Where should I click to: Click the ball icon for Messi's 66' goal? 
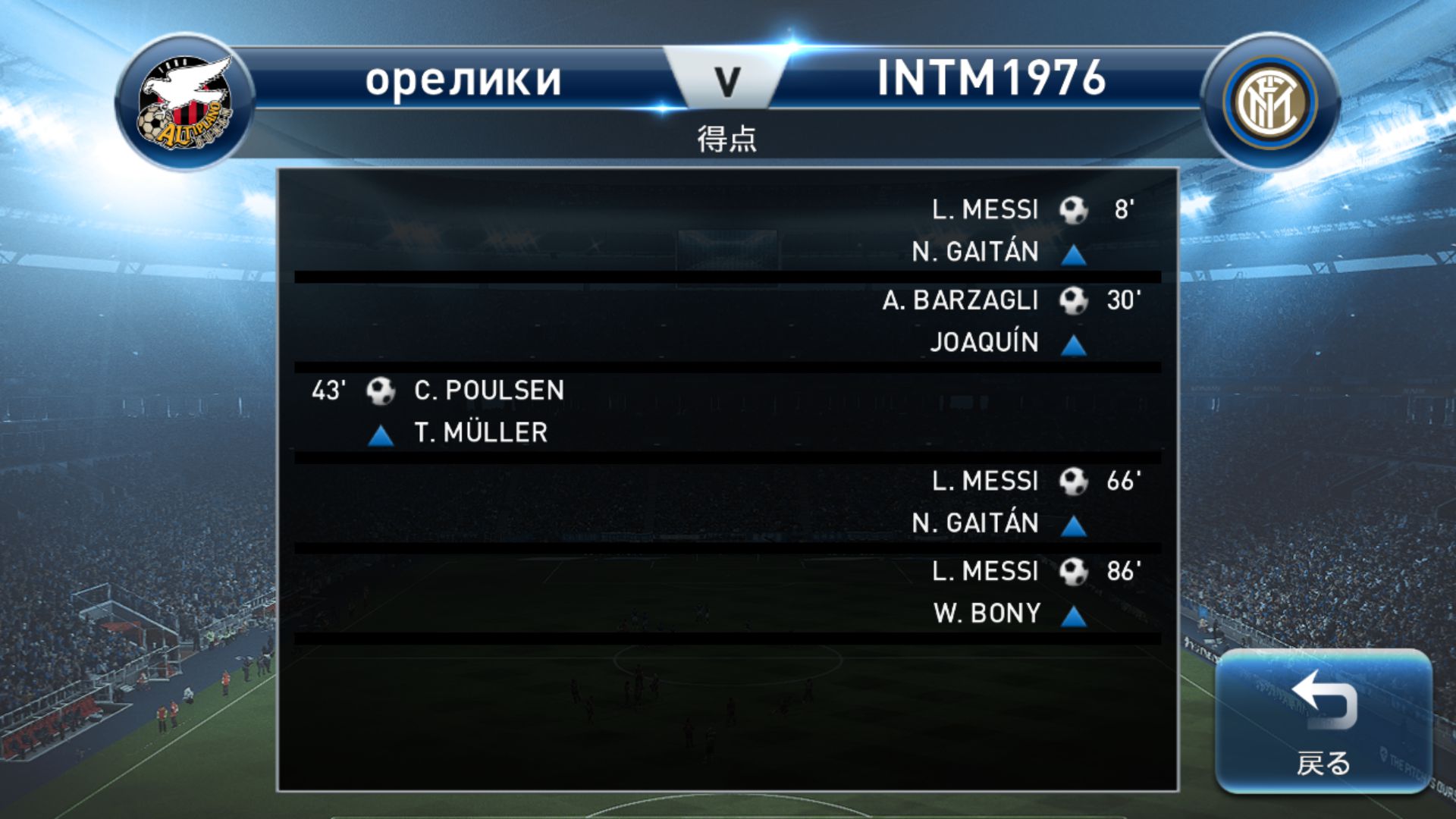pyautogui.click(x=1074, y=481)
